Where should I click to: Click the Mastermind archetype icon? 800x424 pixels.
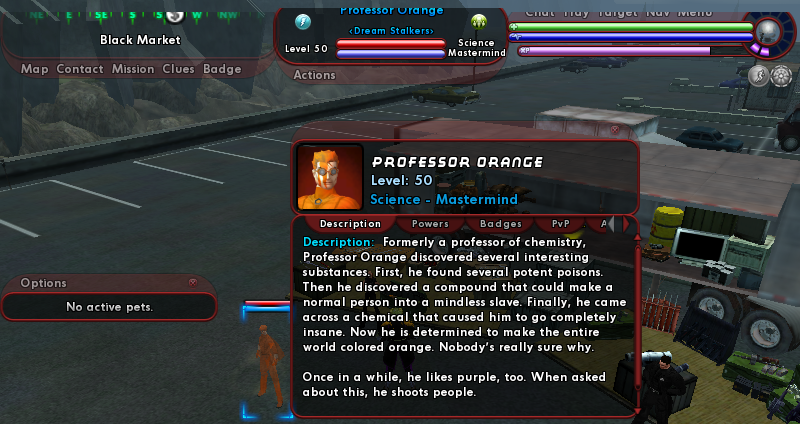478,21
